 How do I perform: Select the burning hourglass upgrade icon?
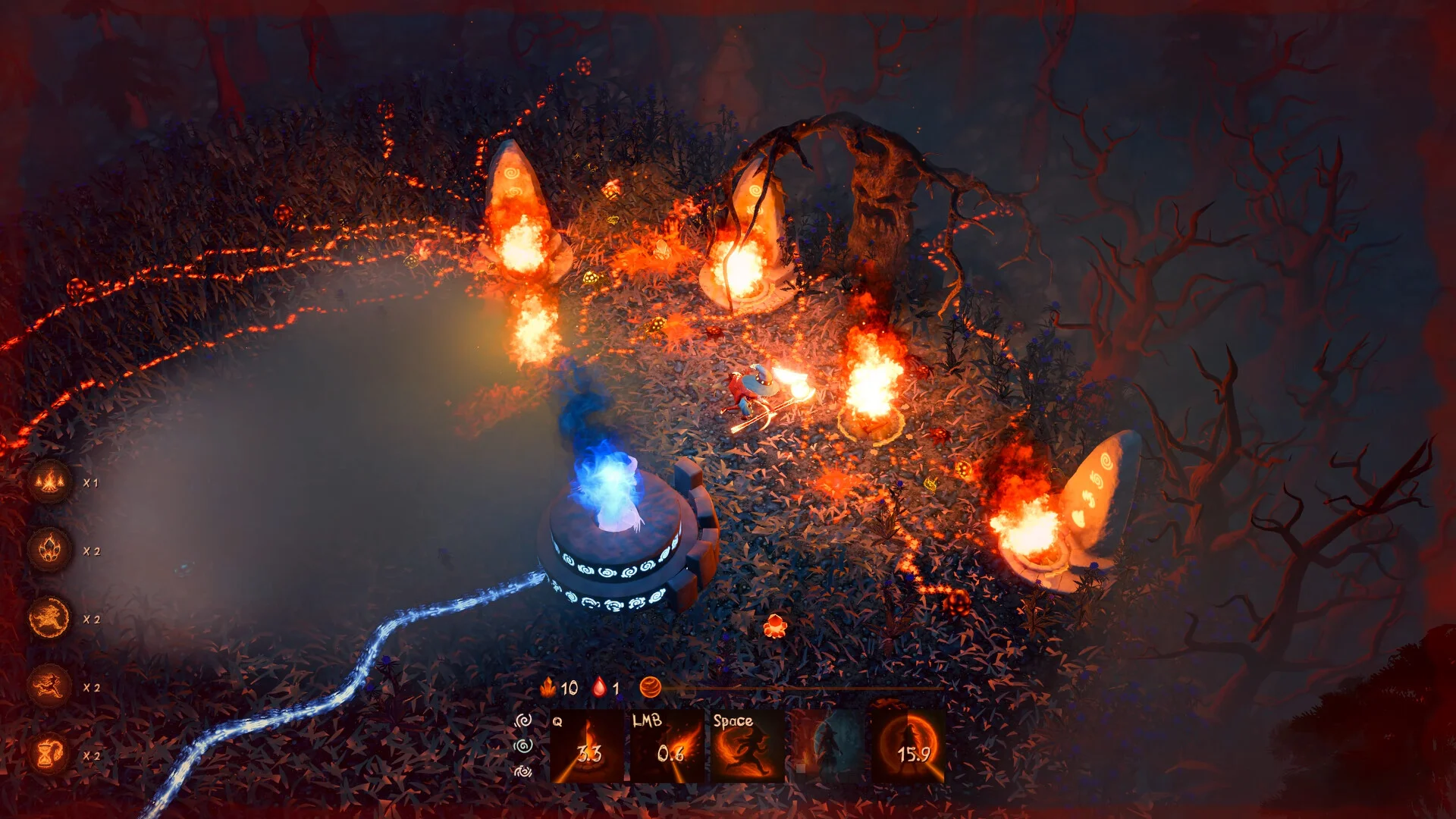(50, 755)
